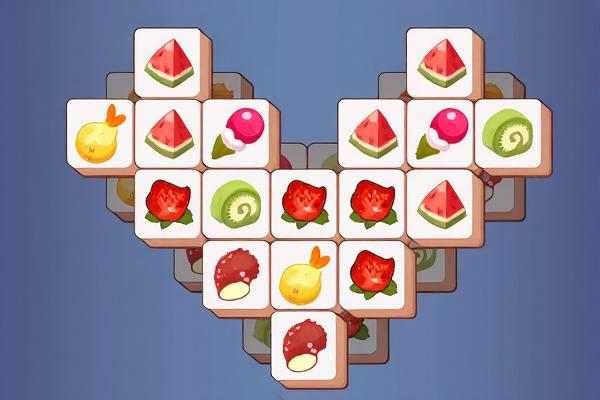The width and height of the screenshot is (600, 400).
Task: Choose the lychee tile at the heart's bottom tip
Action: click(304, 342)
